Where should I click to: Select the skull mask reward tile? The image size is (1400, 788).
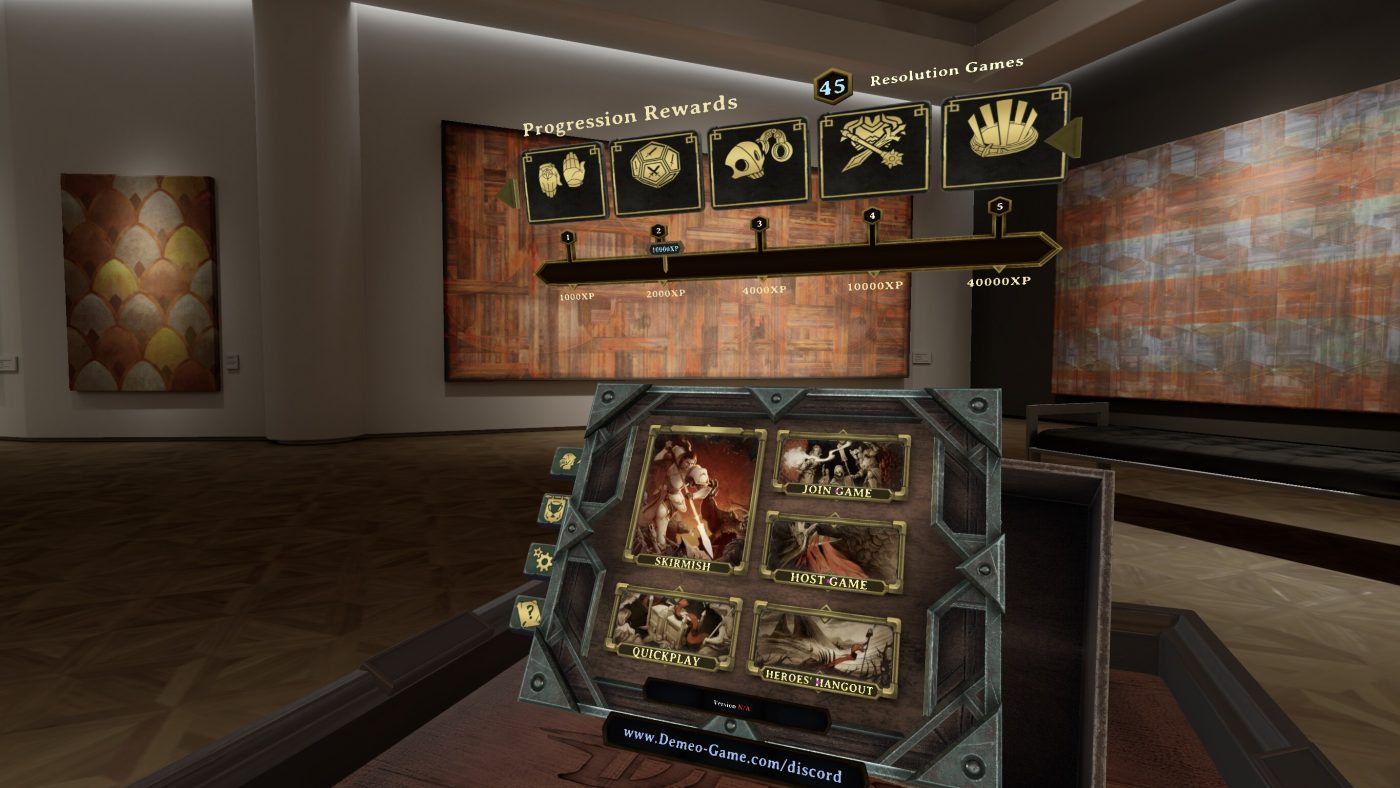(x=759, y=163)
